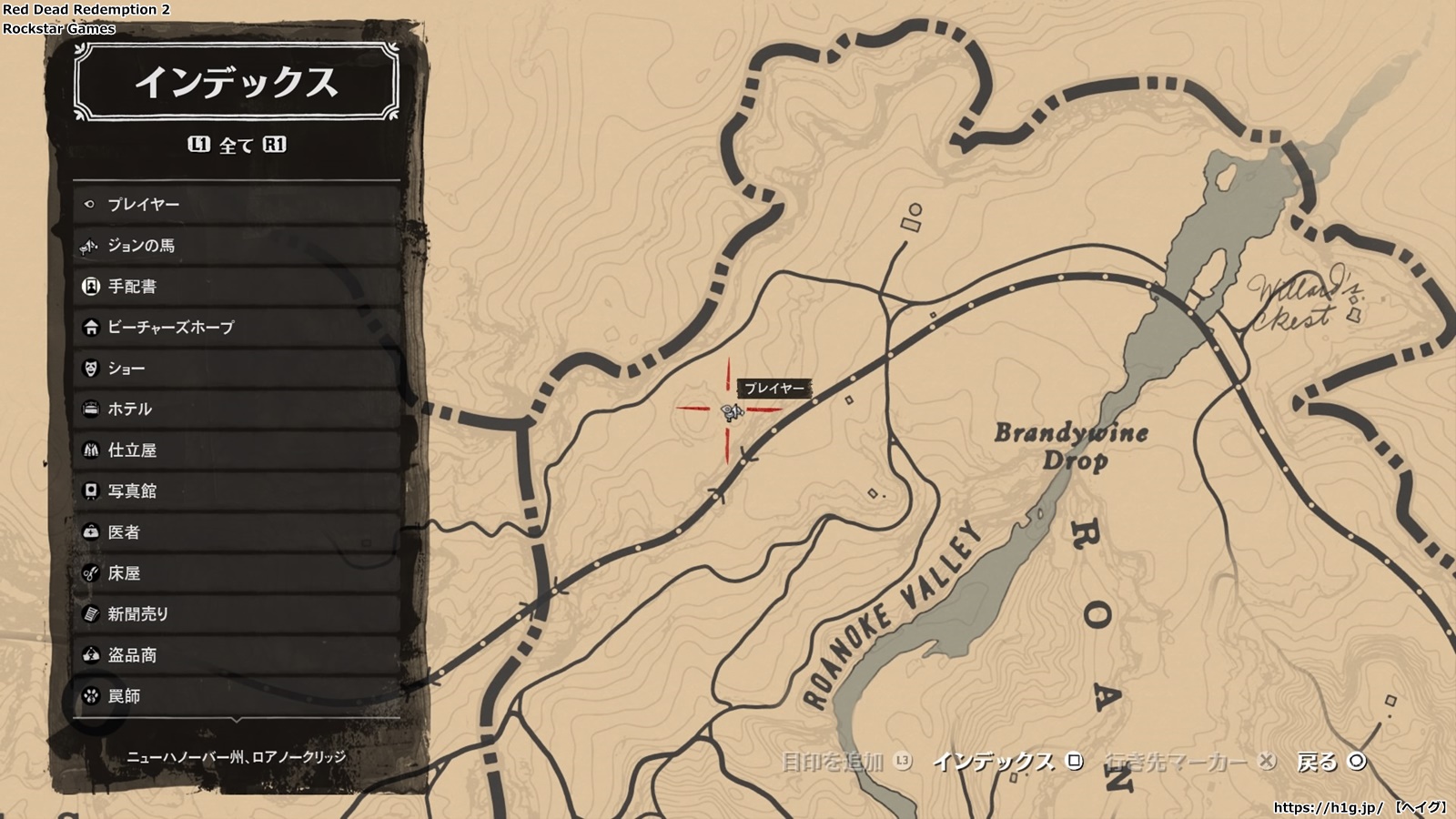
Task: Expand the index list down arrow
Action: (x=237, y=720)
